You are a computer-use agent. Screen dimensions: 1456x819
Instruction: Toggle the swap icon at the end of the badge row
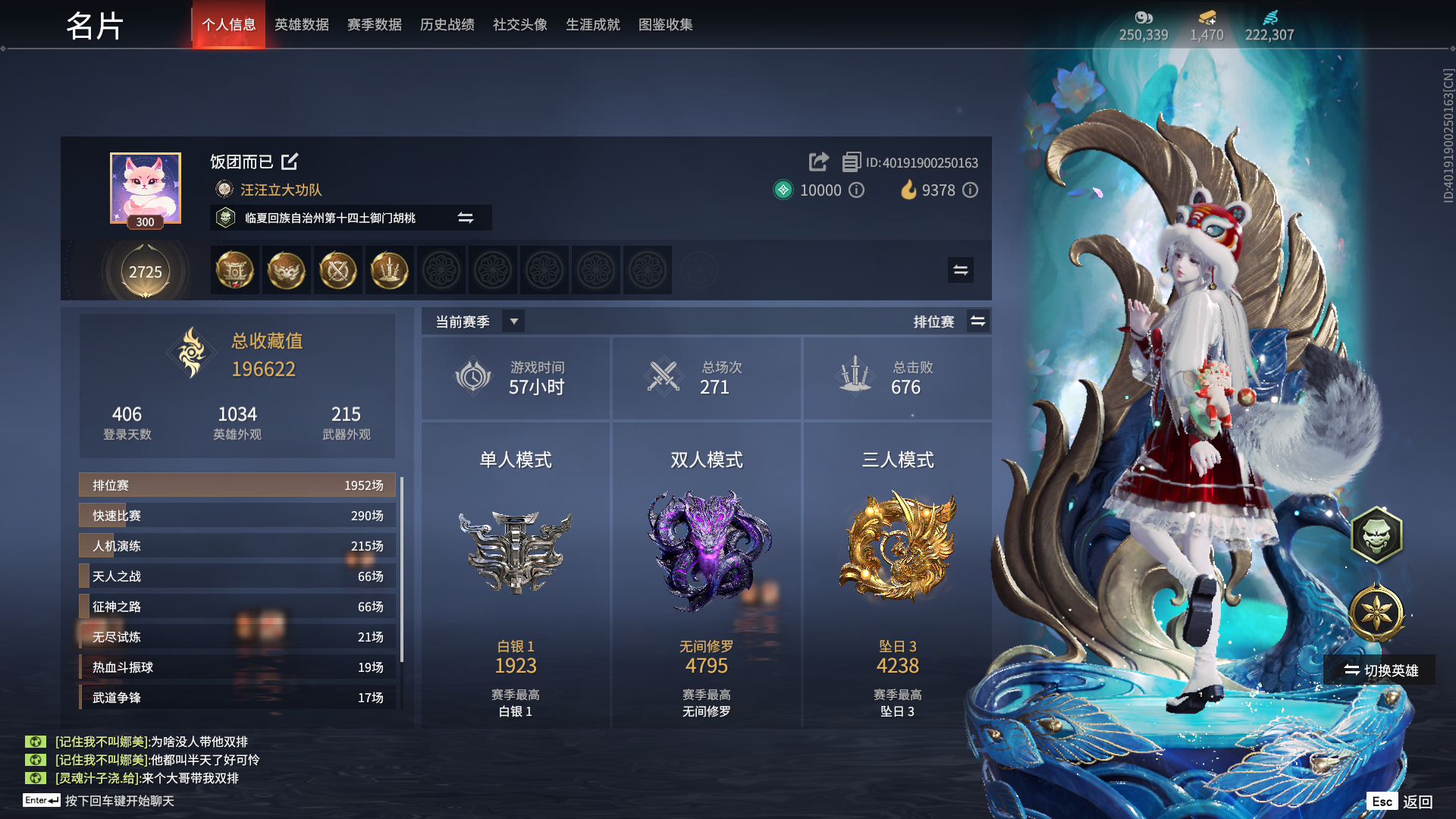click(x=959, y=270)
